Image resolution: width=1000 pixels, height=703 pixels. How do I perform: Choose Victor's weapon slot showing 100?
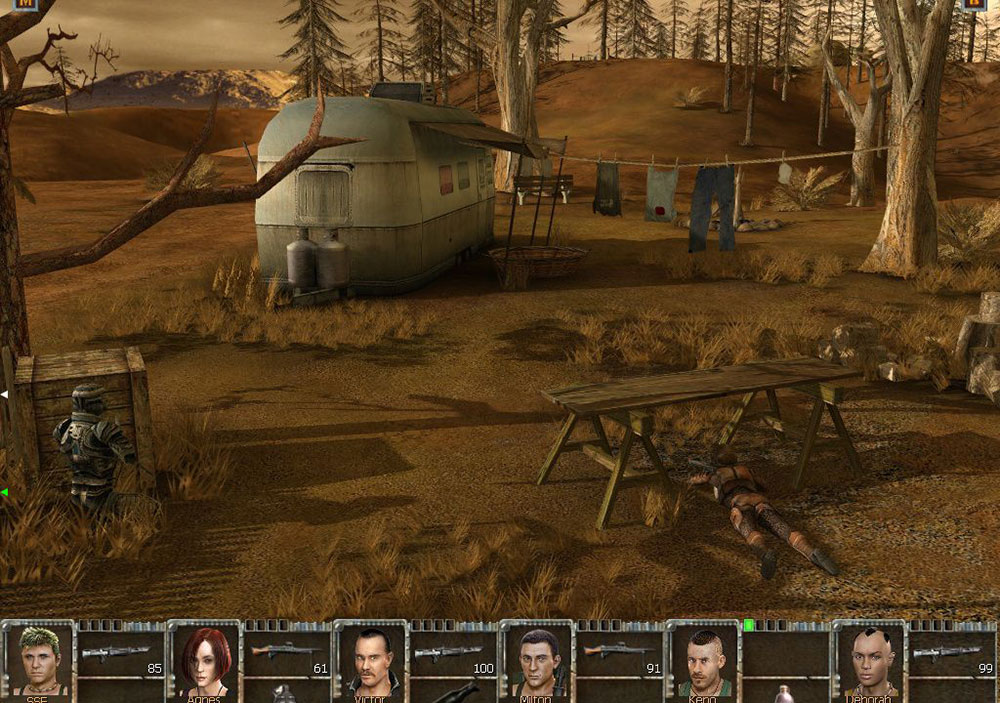[453, 655]
